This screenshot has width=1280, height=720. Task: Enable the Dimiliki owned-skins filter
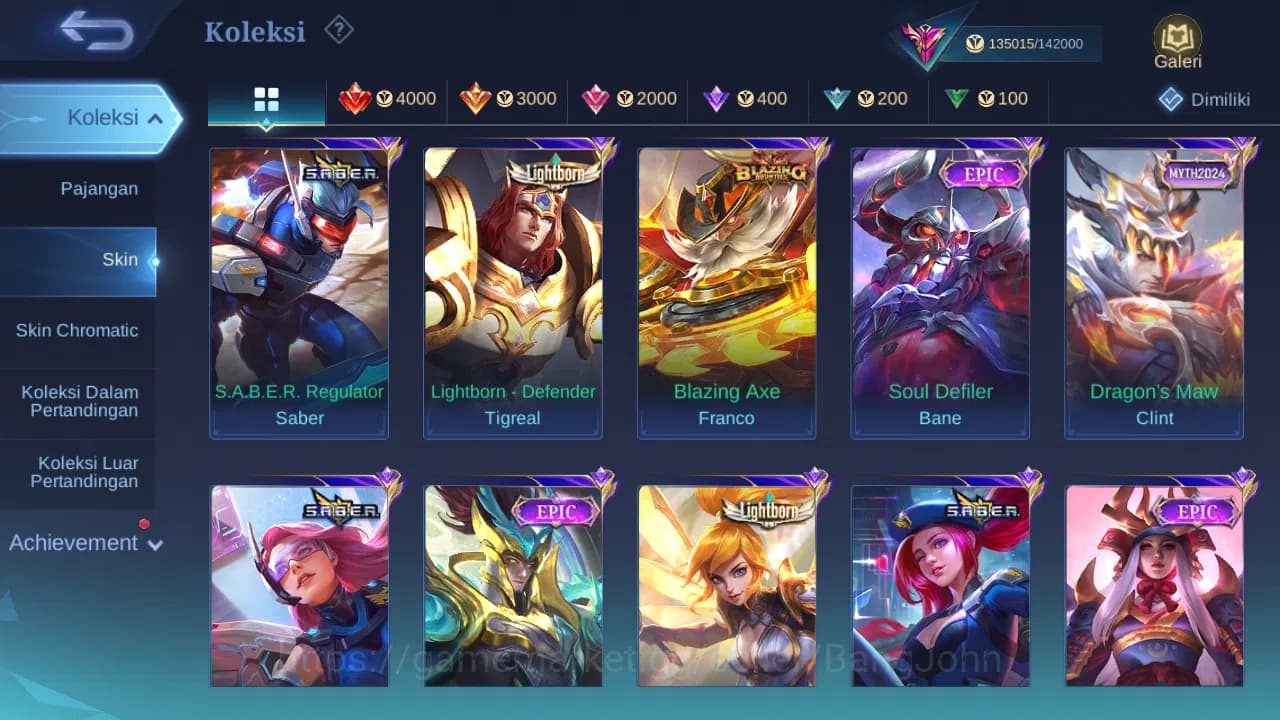[1201, 99]
